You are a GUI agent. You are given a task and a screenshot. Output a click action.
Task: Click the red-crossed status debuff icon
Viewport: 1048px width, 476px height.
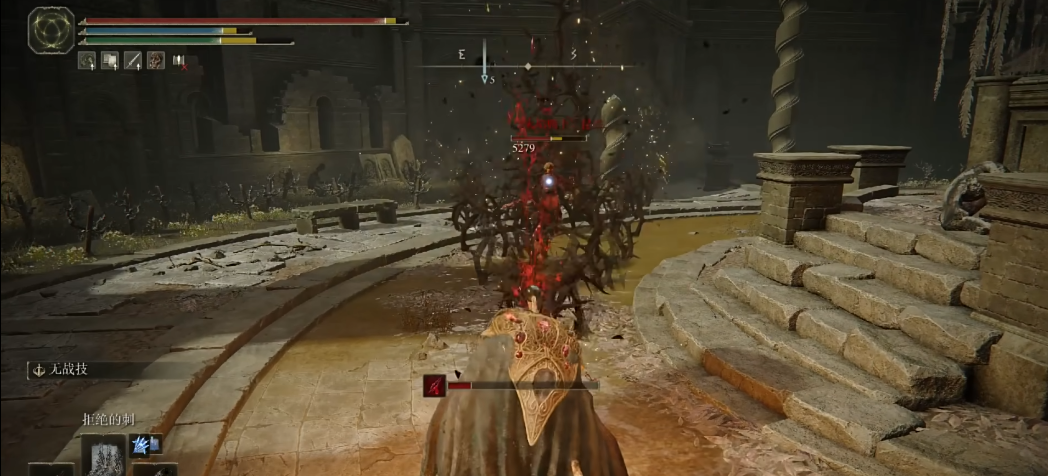pyautogui.click(x=180, y=61)
